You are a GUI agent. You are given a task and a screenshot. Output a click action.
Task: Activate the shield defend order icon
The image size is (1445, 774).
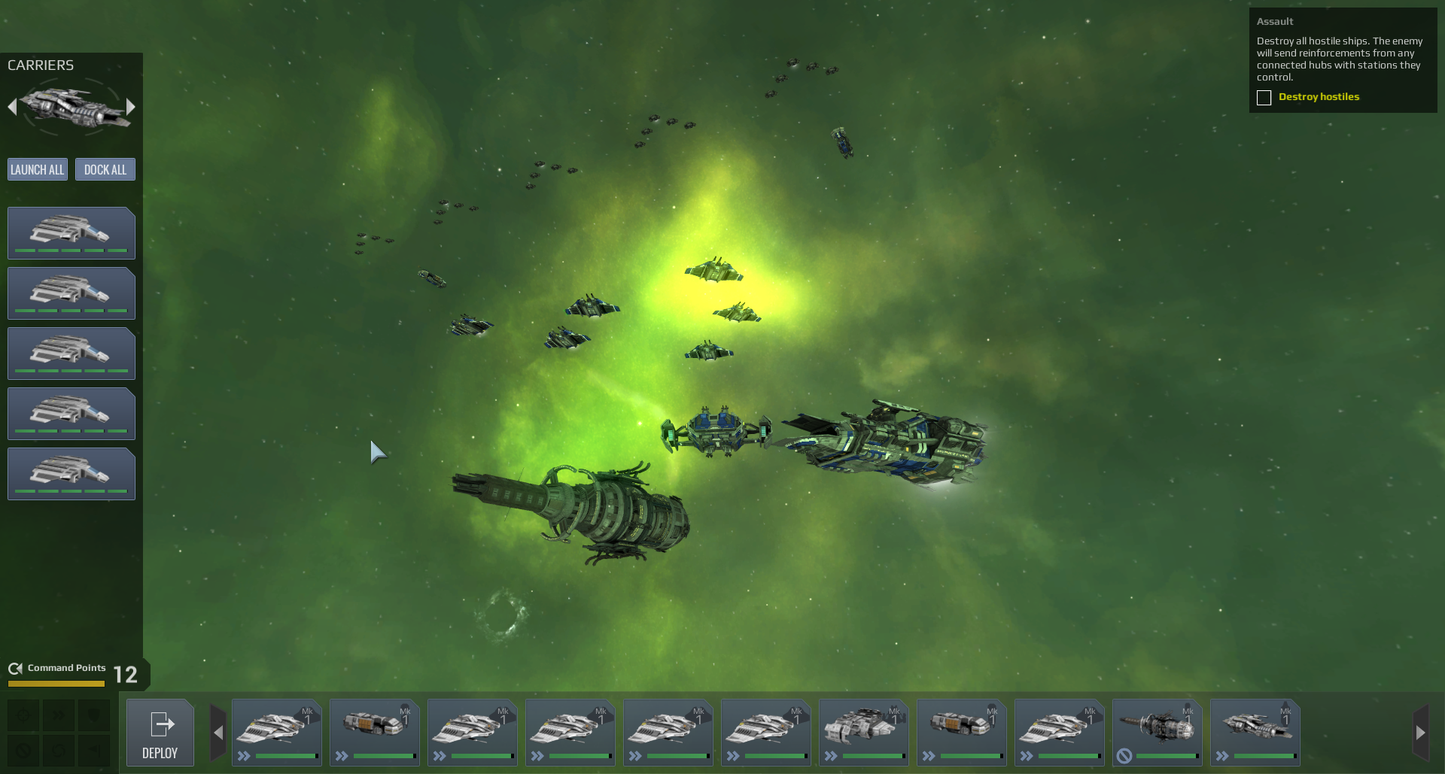coord(94,715)
